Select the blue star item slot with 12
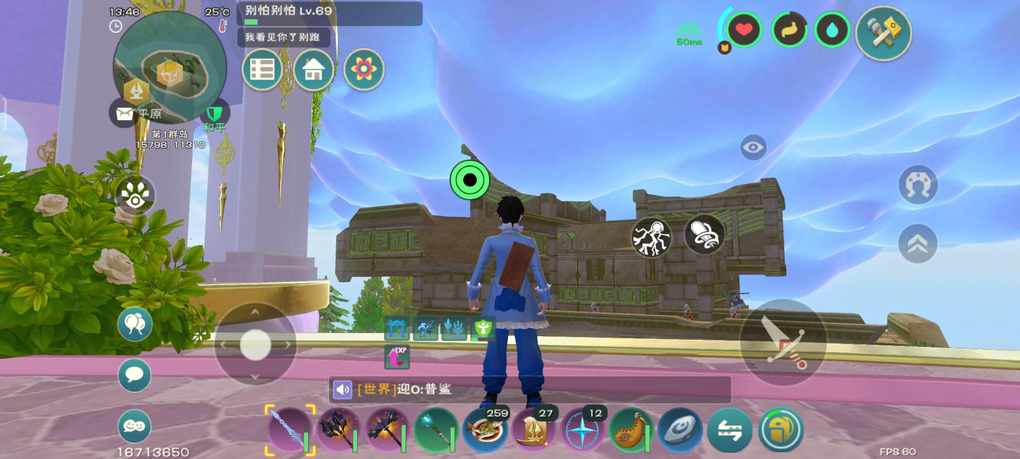This screenshot has height=459, width=1020. coord(582,430)
